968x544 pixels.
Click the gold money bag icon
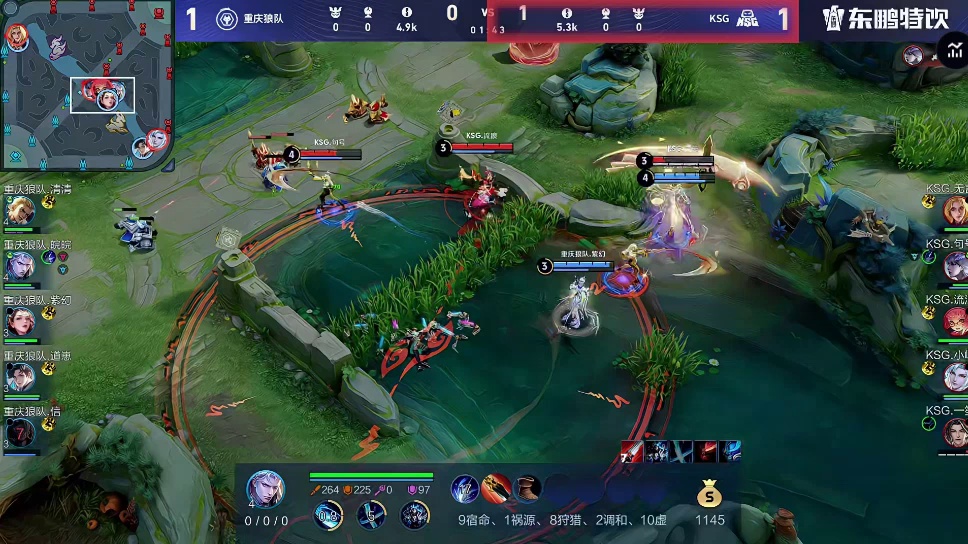tap(709, 494)
